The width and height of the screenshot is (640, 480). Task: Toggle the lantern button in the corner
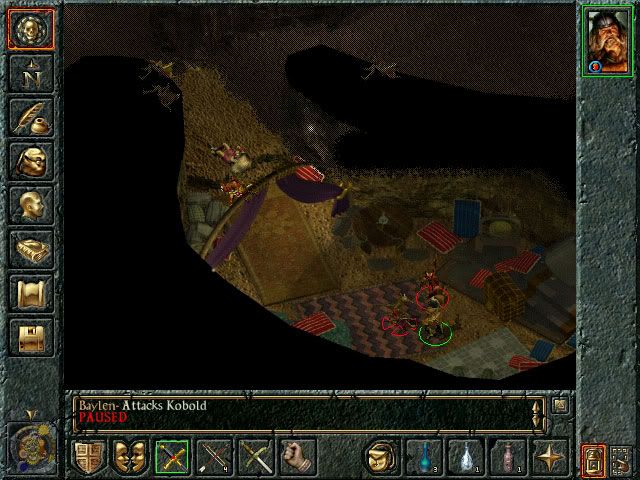(591, 460)
